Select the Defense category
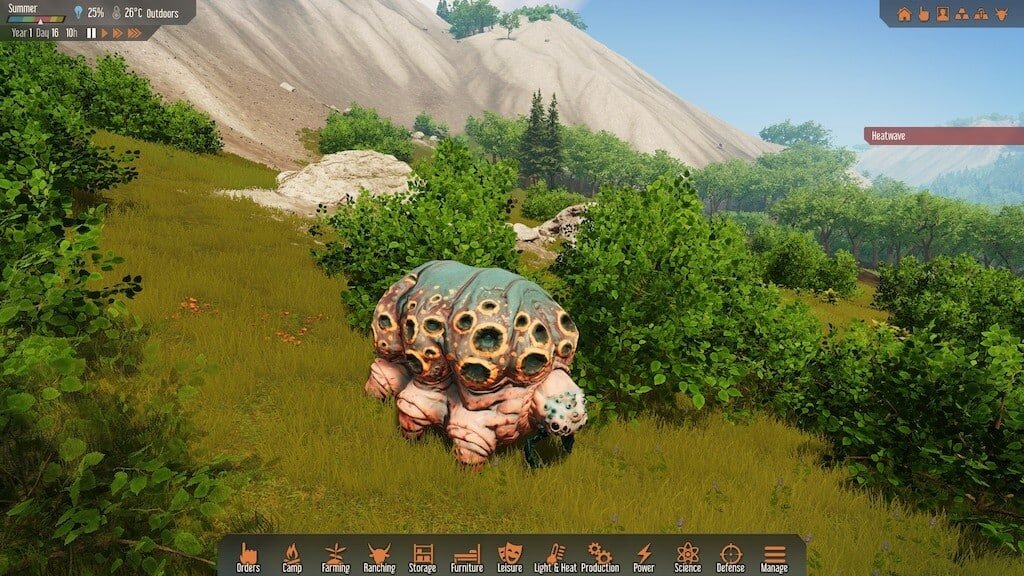Viewport: 1024px width, 576px height. pos(731,557)
